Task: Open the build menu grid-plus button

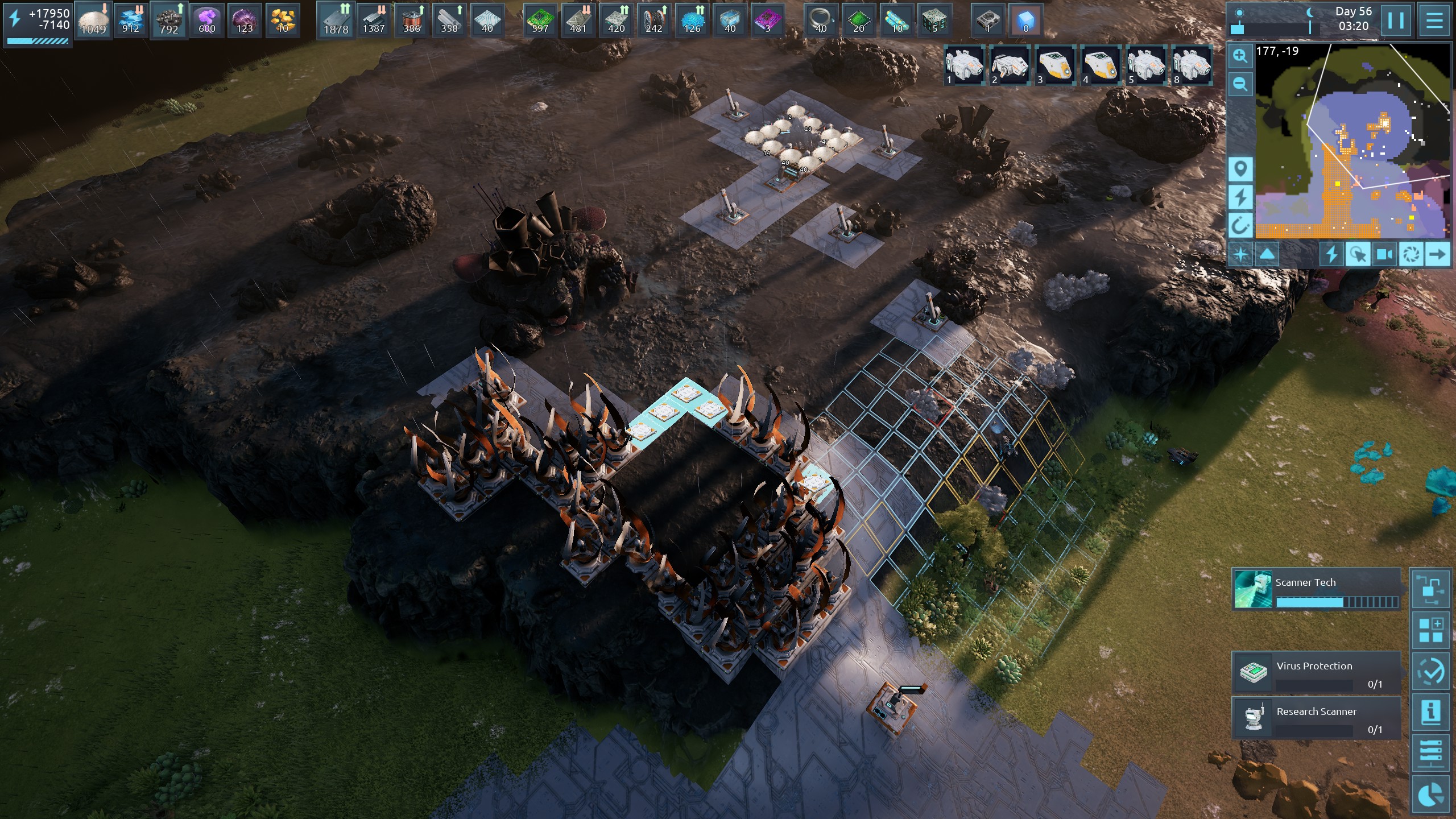Action: click(1430, 630)
